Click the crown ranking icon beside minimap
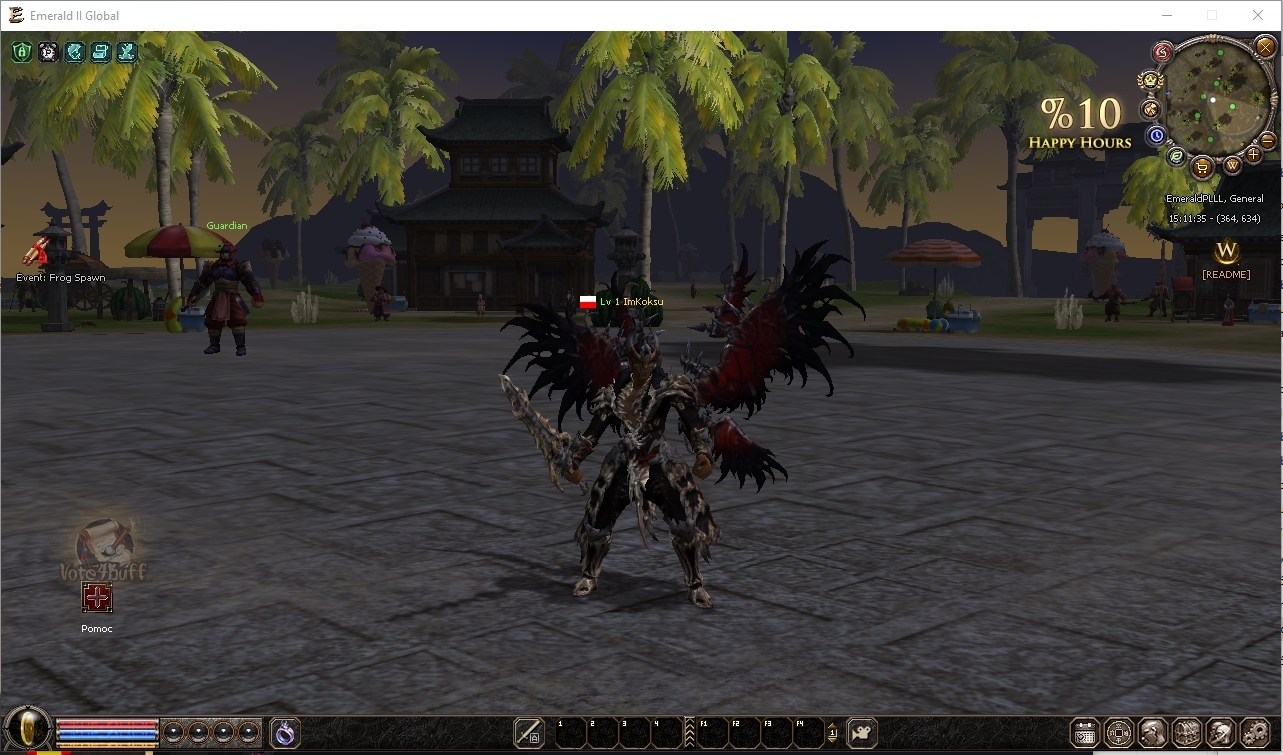 tap(1150, 80)
